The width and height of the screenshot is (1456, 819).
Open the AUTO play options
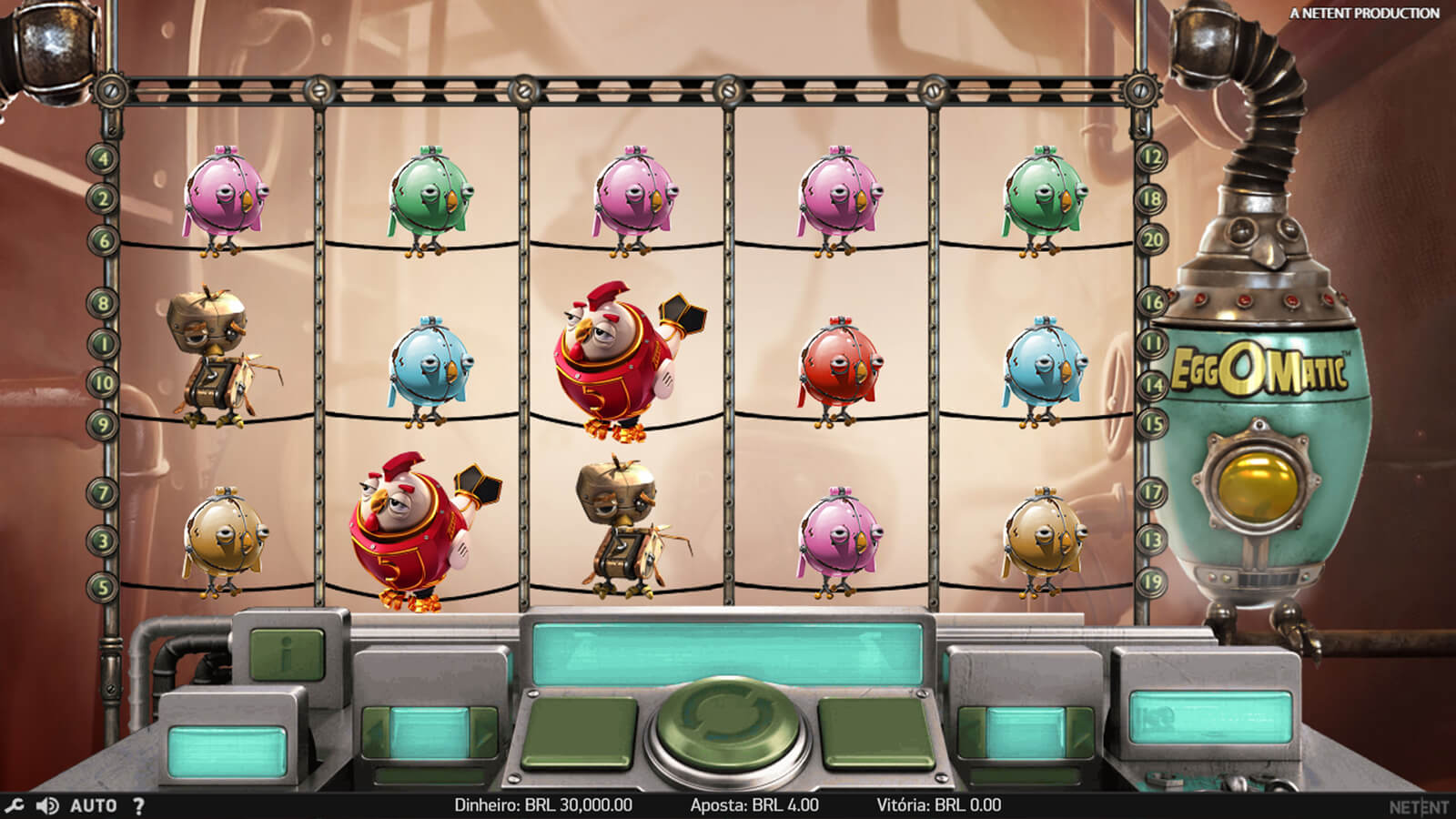tap(93, 805)
